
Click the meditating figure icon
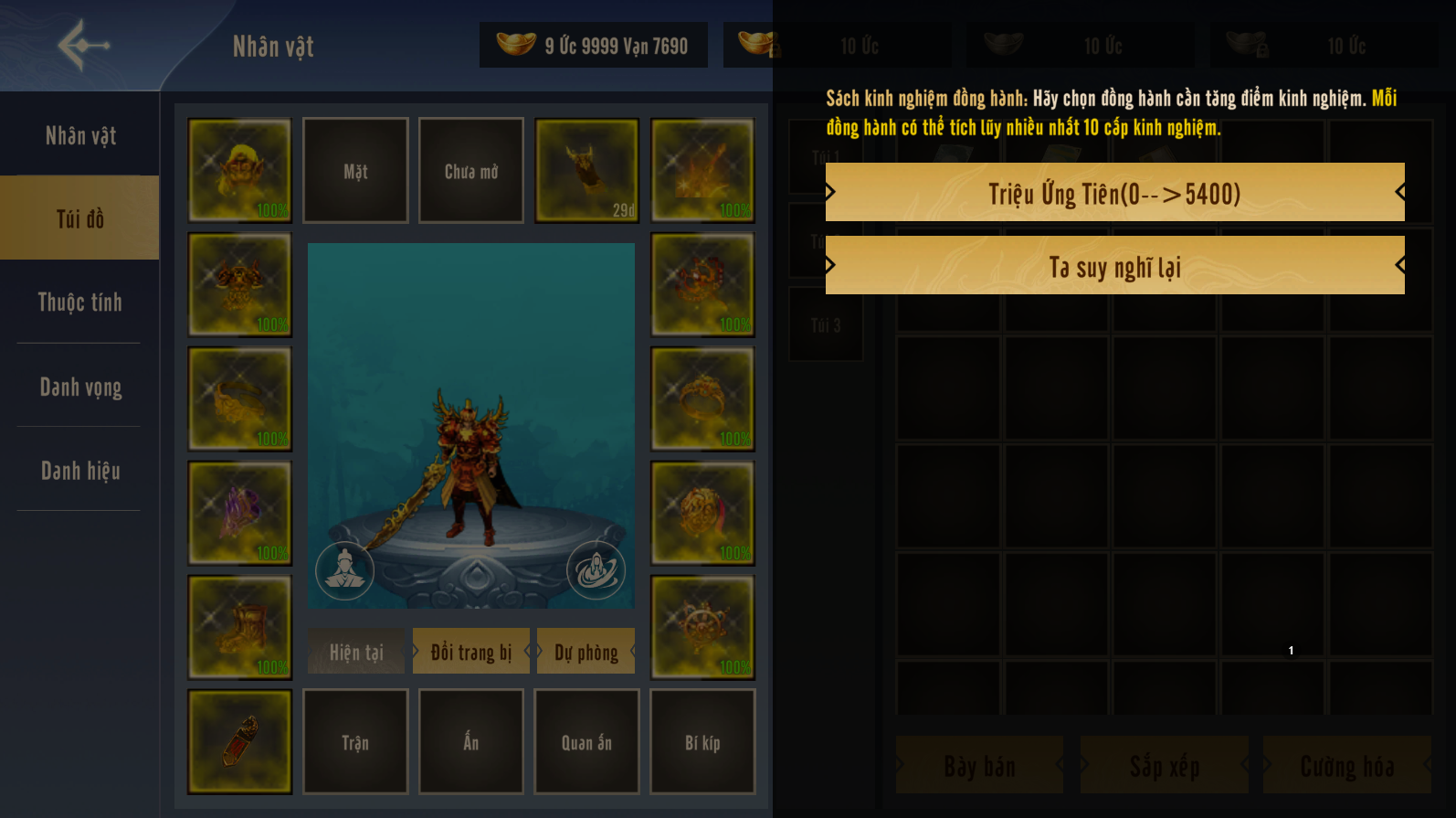(344, 570)
